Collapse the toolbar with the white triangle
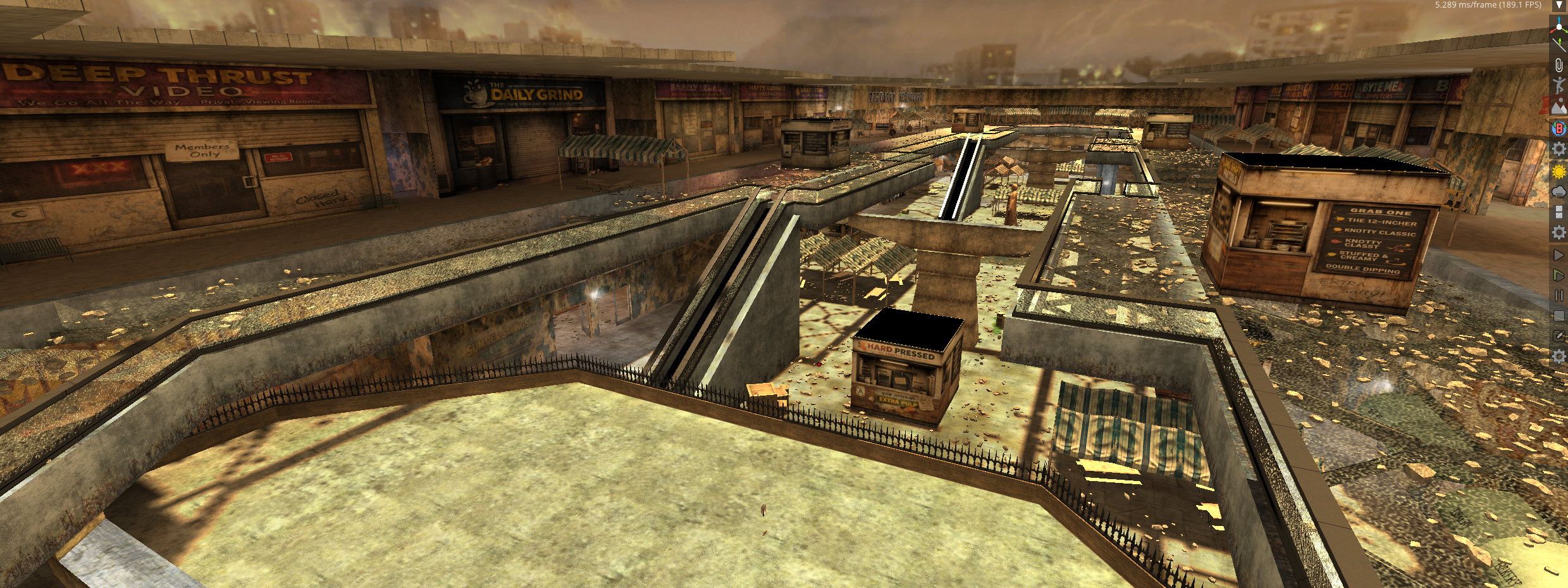The image size is (1568, 588). (x=1559, y=5)
